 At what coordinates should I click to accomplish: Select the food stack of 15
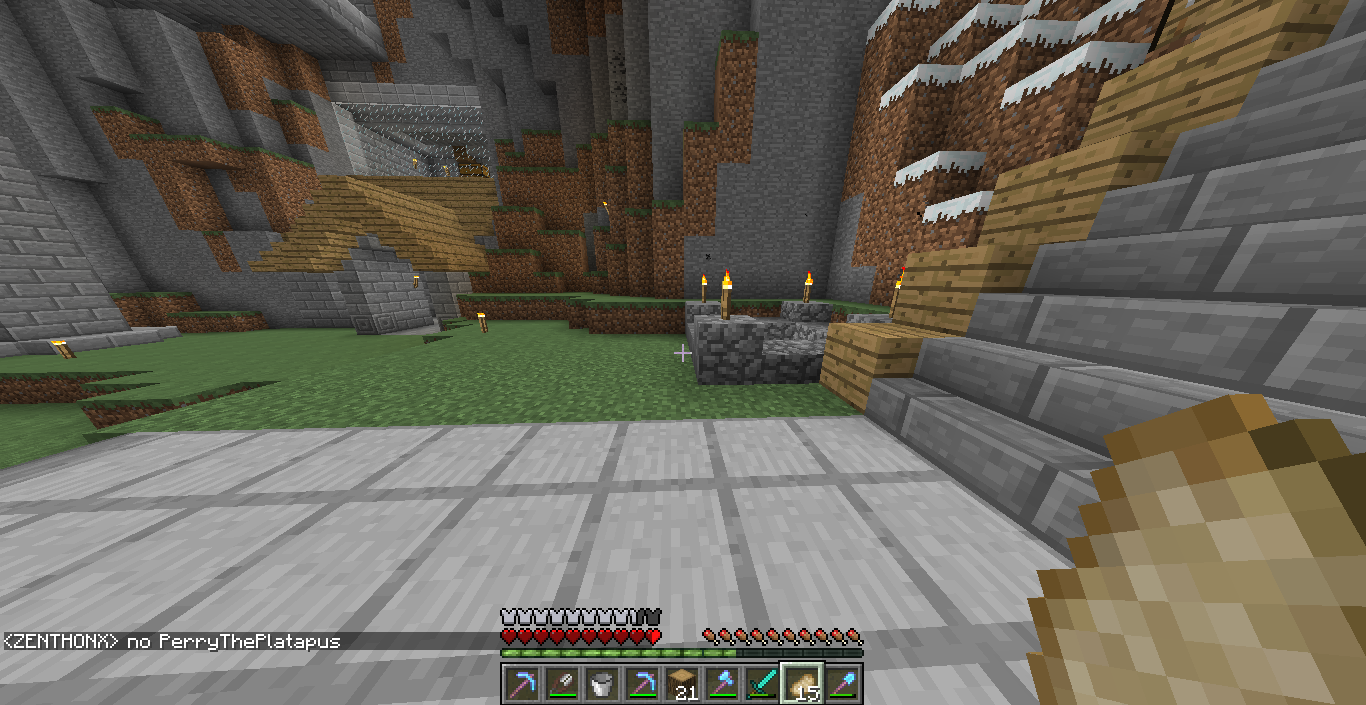801,683
